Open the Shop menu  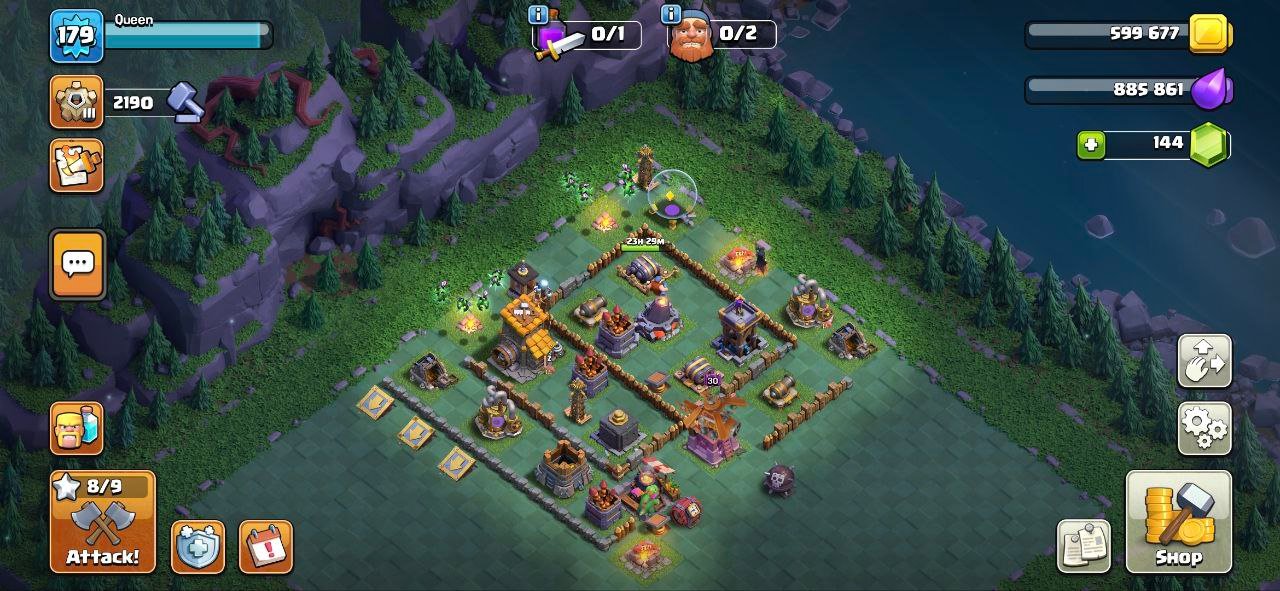click(x=1178, y=522)
